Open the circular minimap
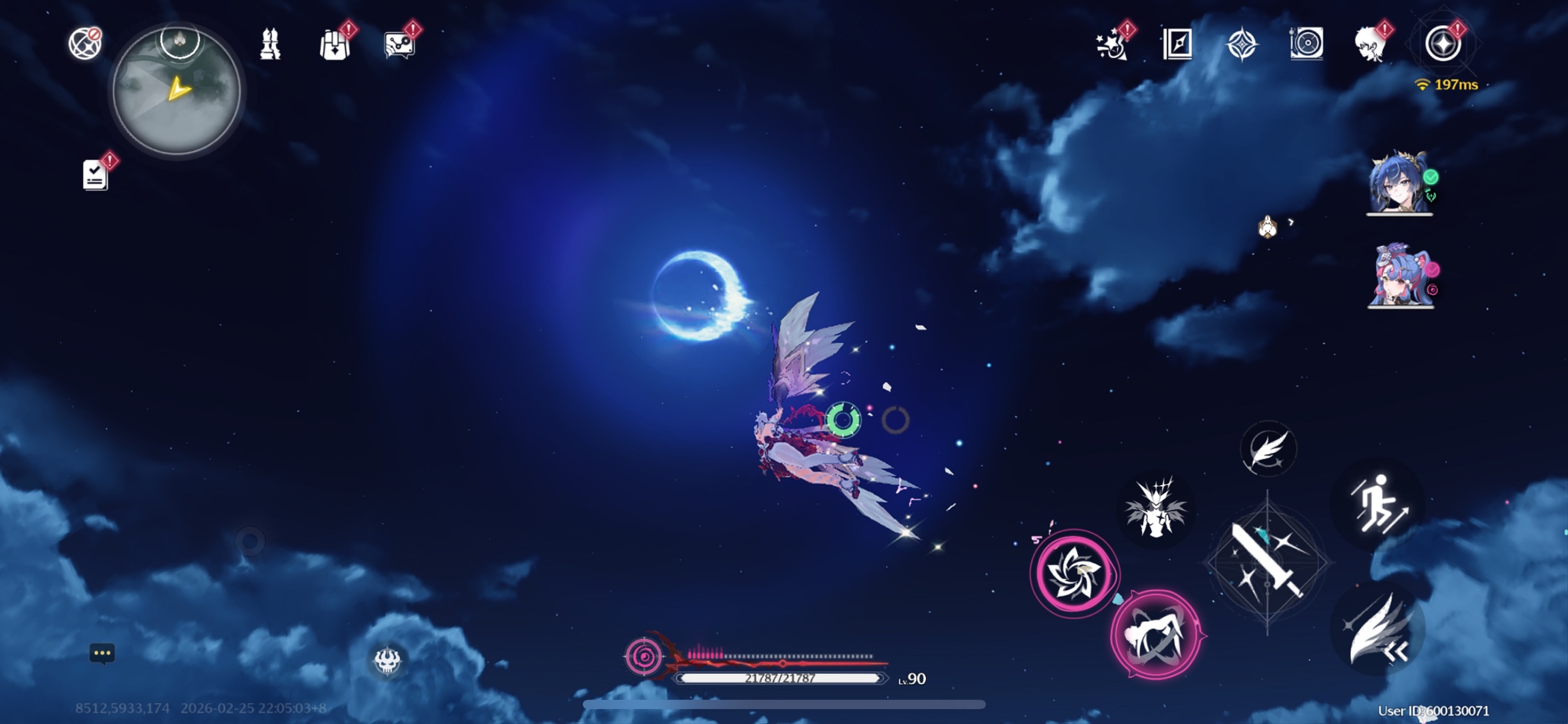Screen dimensions: 1568x724 click(x=177, y=90)
